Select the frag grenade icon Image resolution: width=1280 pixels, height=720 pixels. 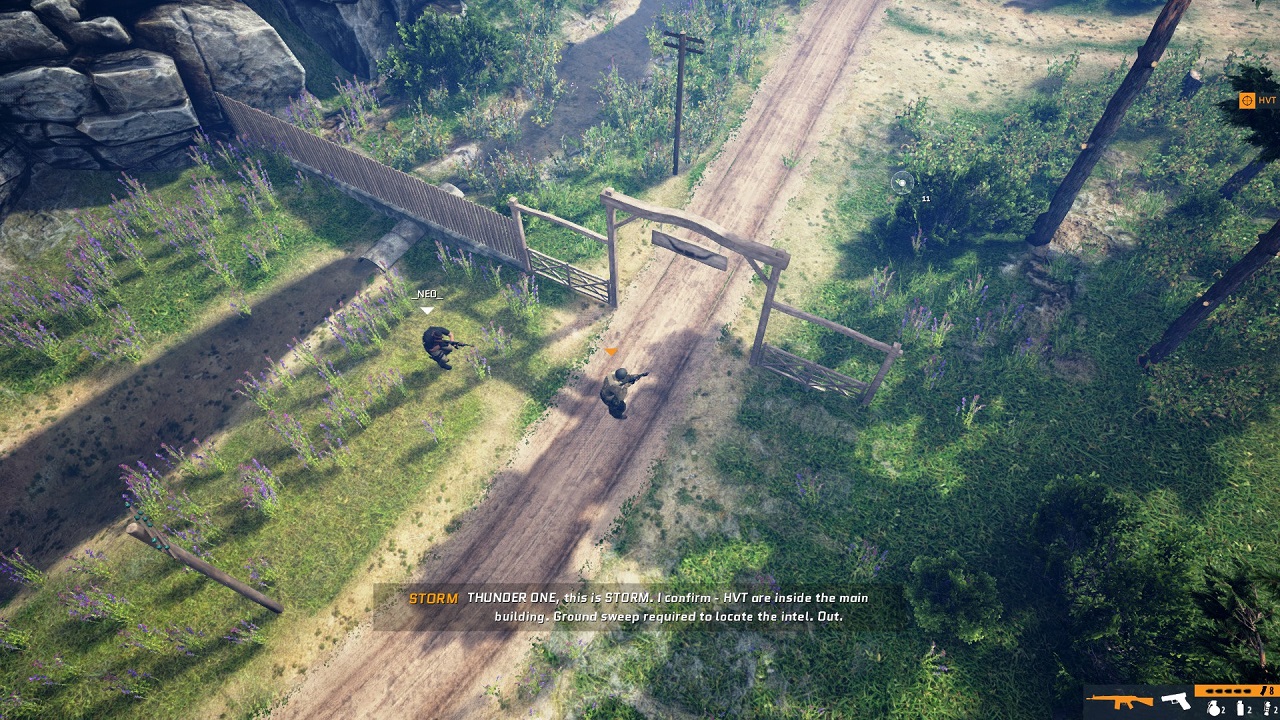point(1214,707)
